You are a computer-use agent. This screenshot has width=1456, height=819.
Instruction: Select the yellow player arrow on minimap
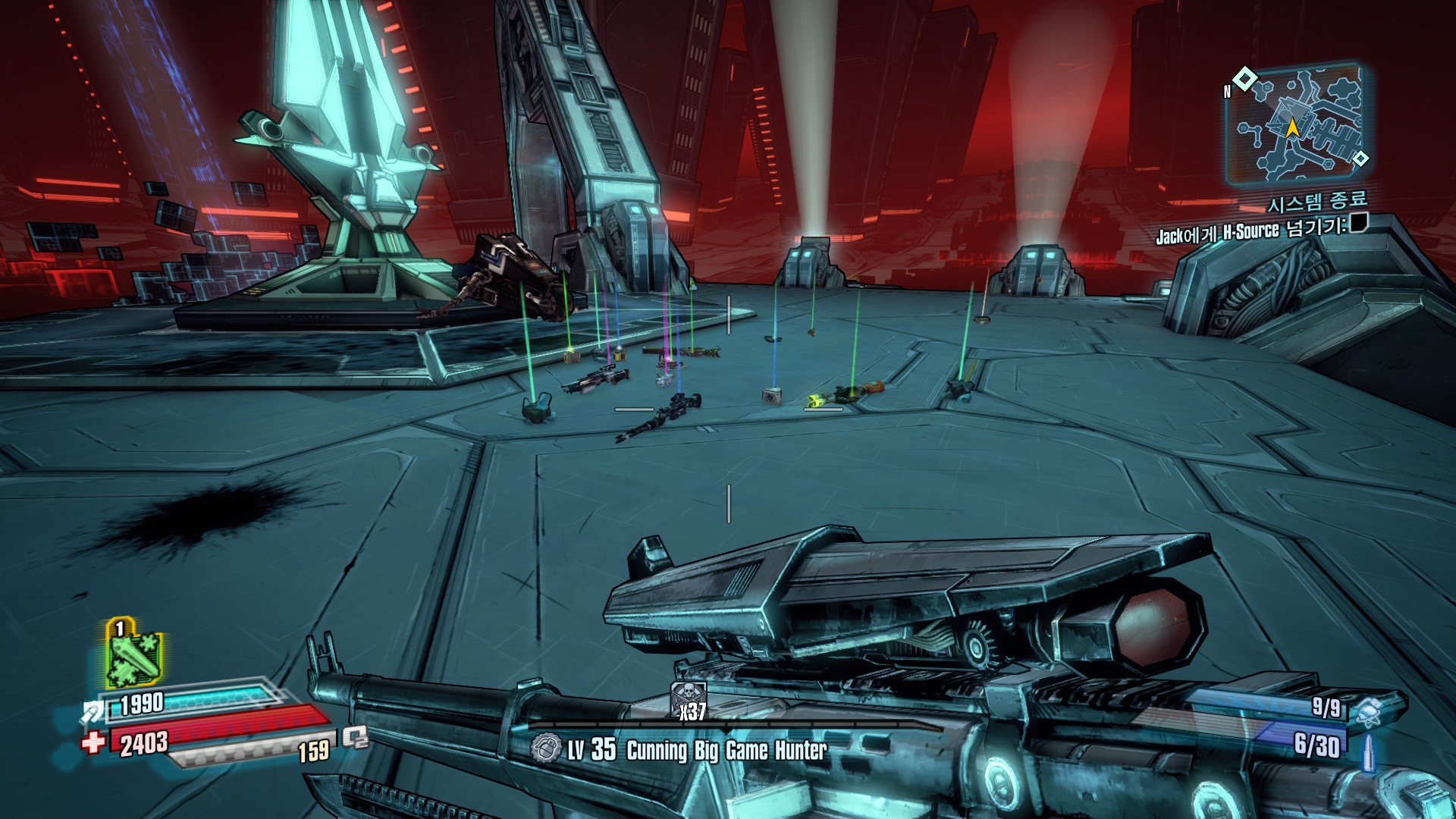click(x=1292, y=129)
